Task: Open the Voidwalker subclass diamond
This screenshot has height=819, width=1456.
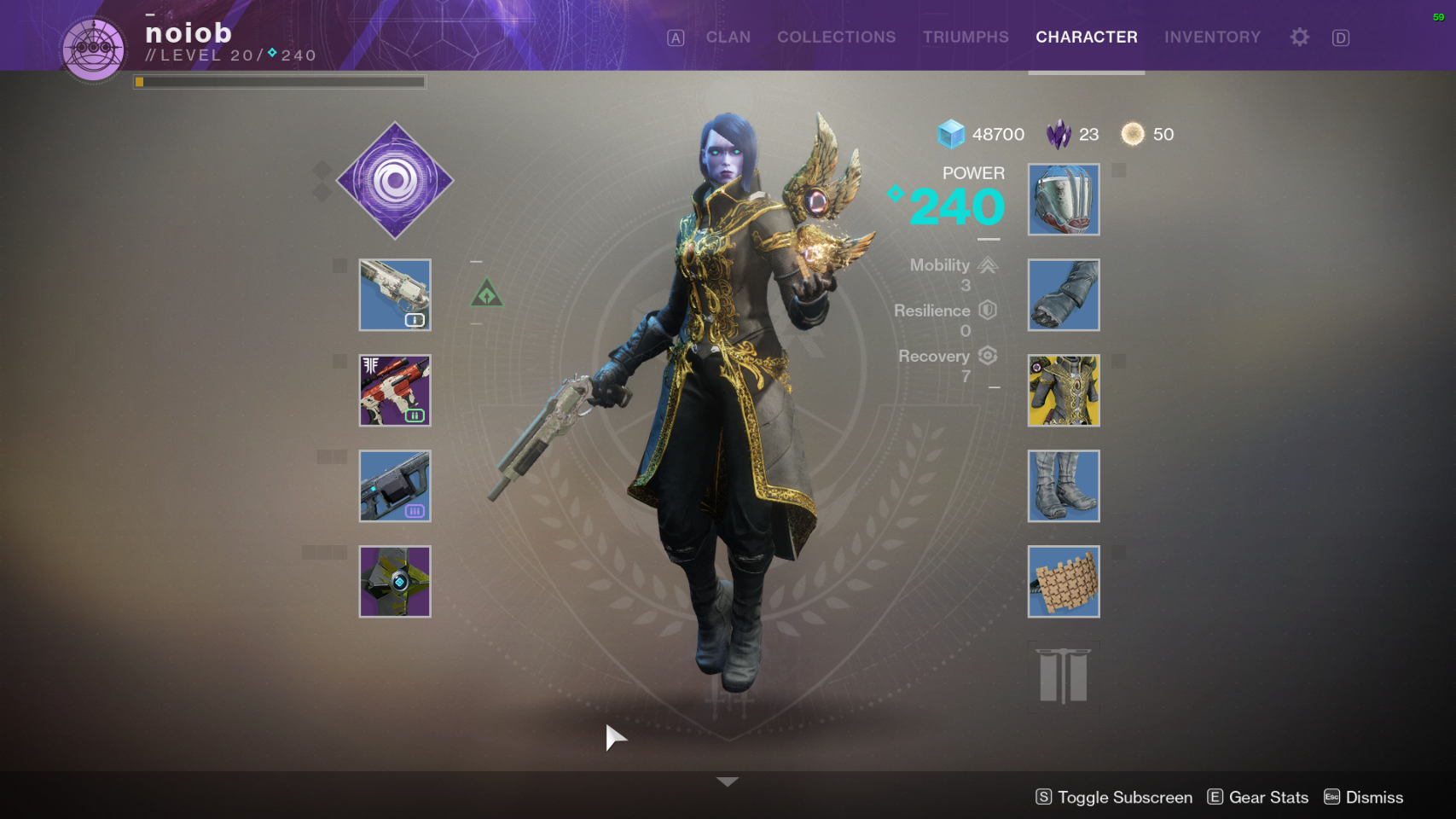Action: coord(395,181)
